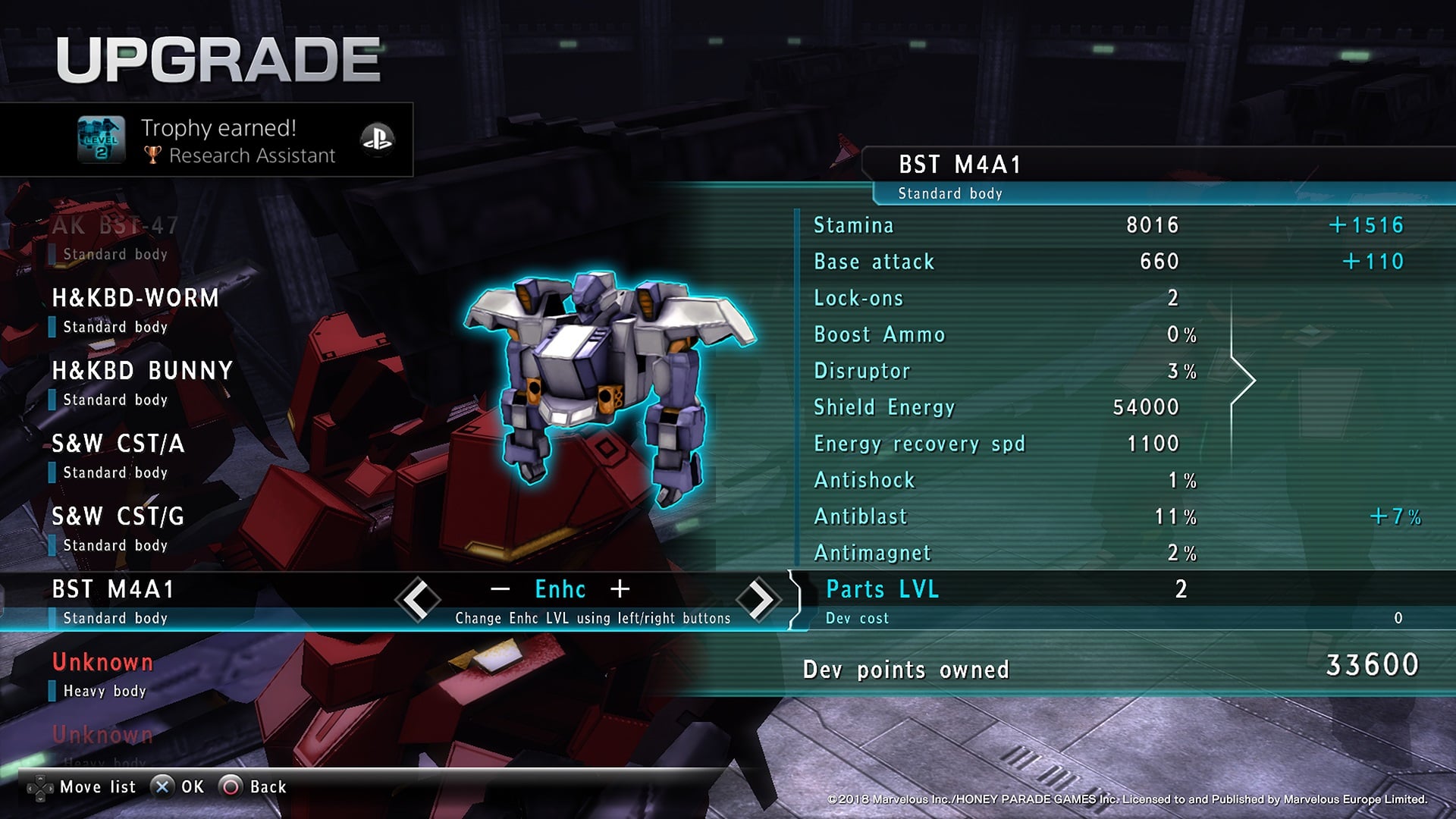Increase Enhc level with plus button

tap(620, 589)
